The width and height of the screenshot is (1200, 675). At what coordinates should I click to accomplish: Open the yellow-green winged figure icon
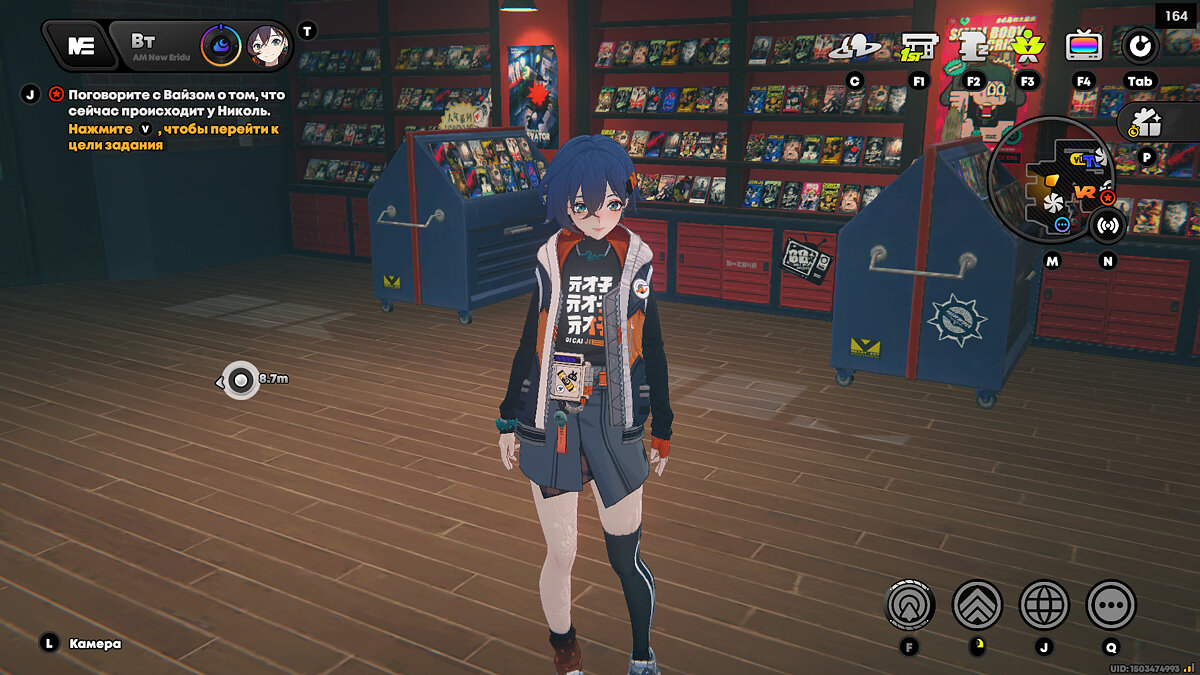1026,46
